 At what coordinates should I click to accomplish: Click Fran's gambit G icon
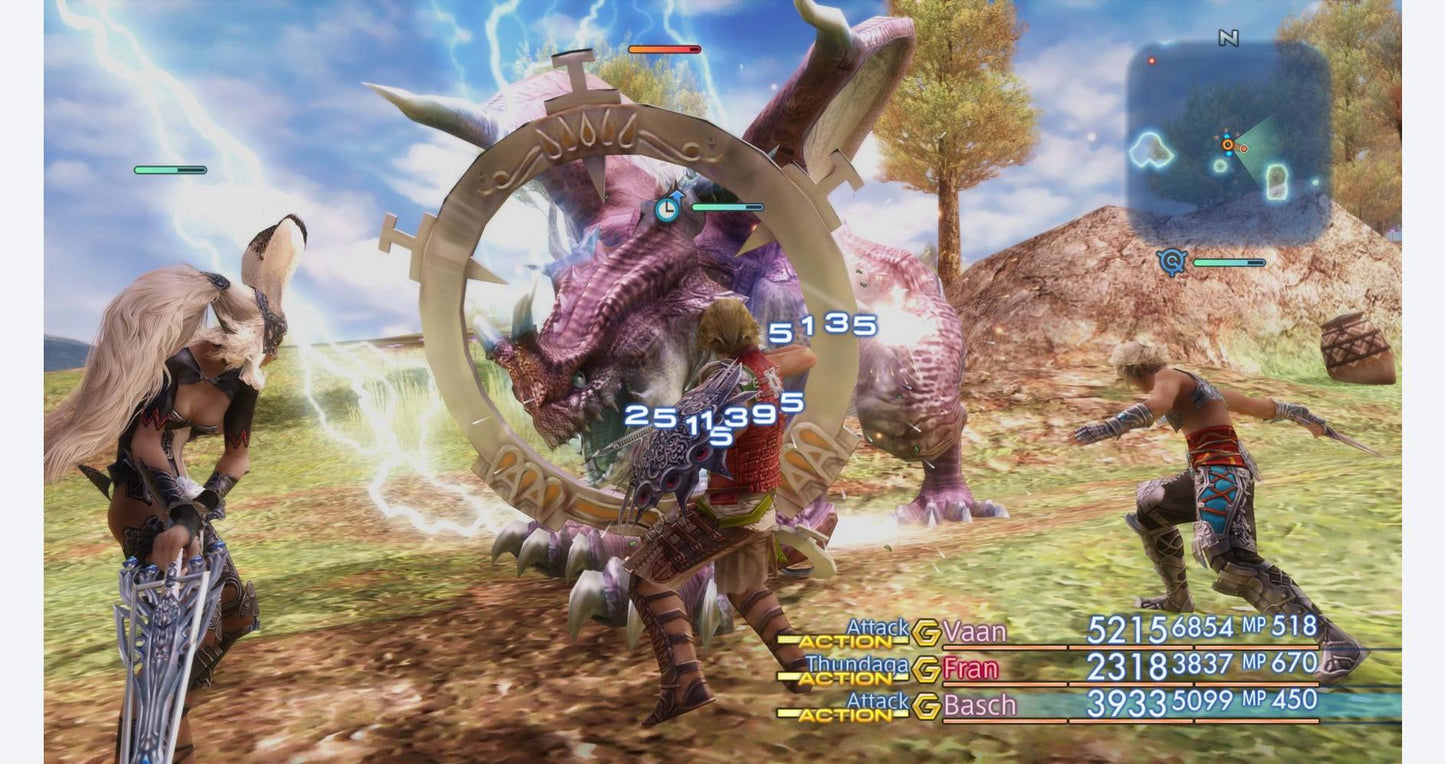pos(926,668)
